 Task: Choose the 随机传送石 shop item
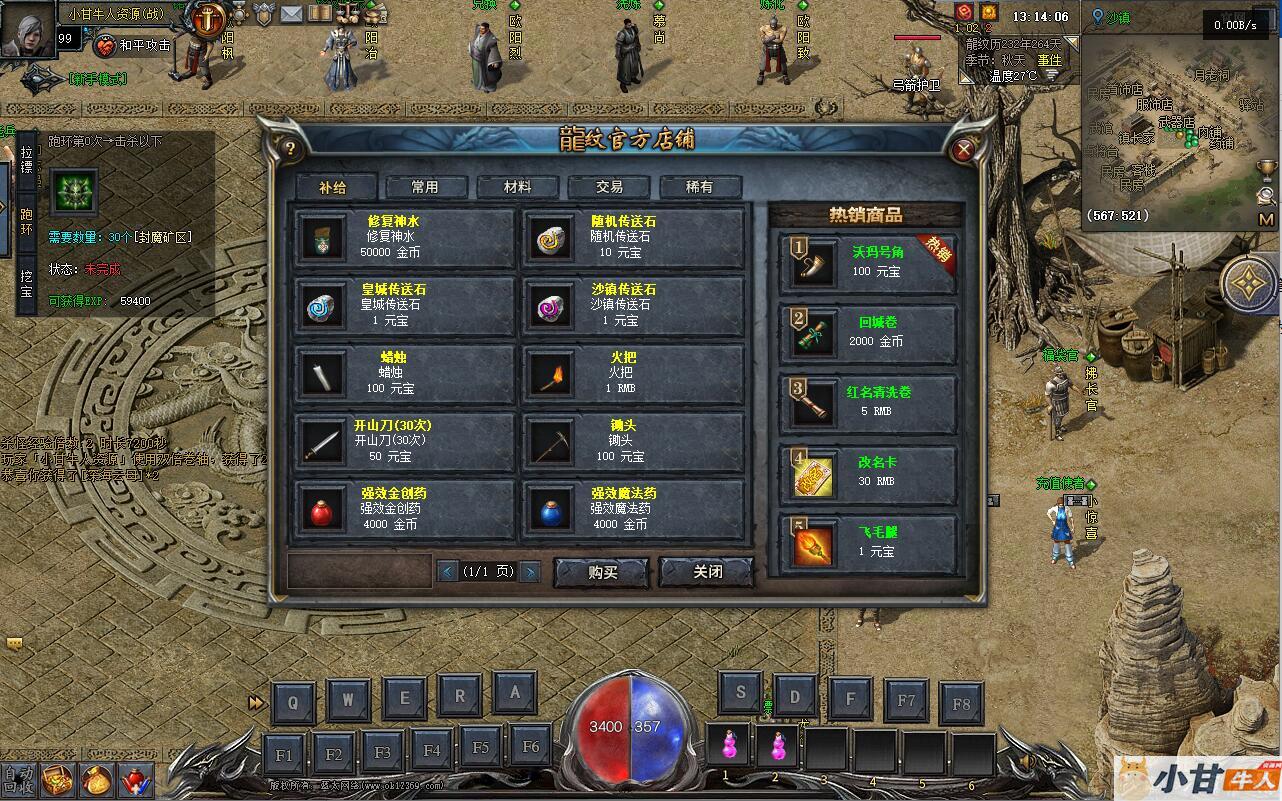coord(633,237)
